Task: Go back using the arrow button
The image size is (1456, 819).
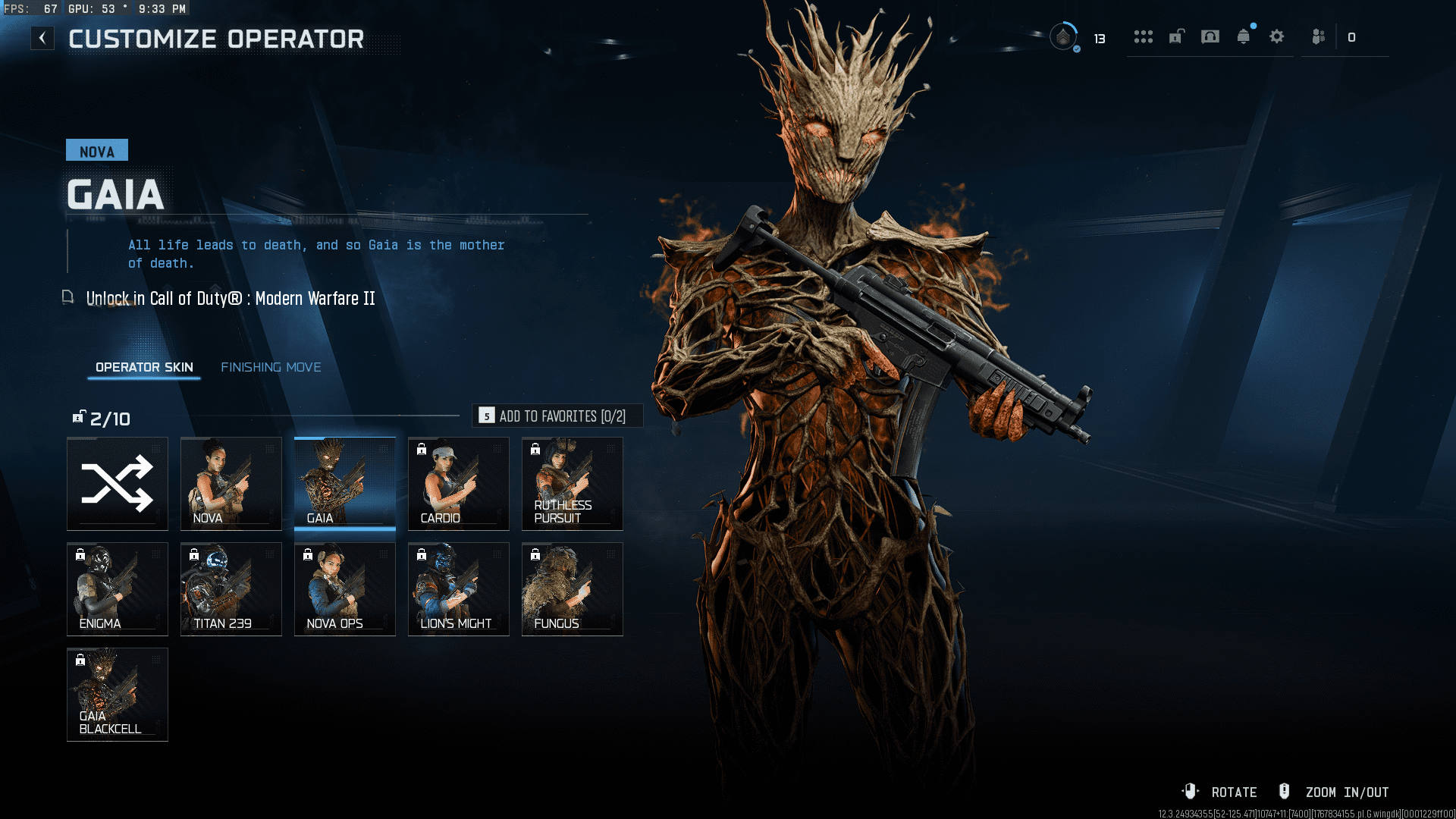Action: [x=42, y=38]
